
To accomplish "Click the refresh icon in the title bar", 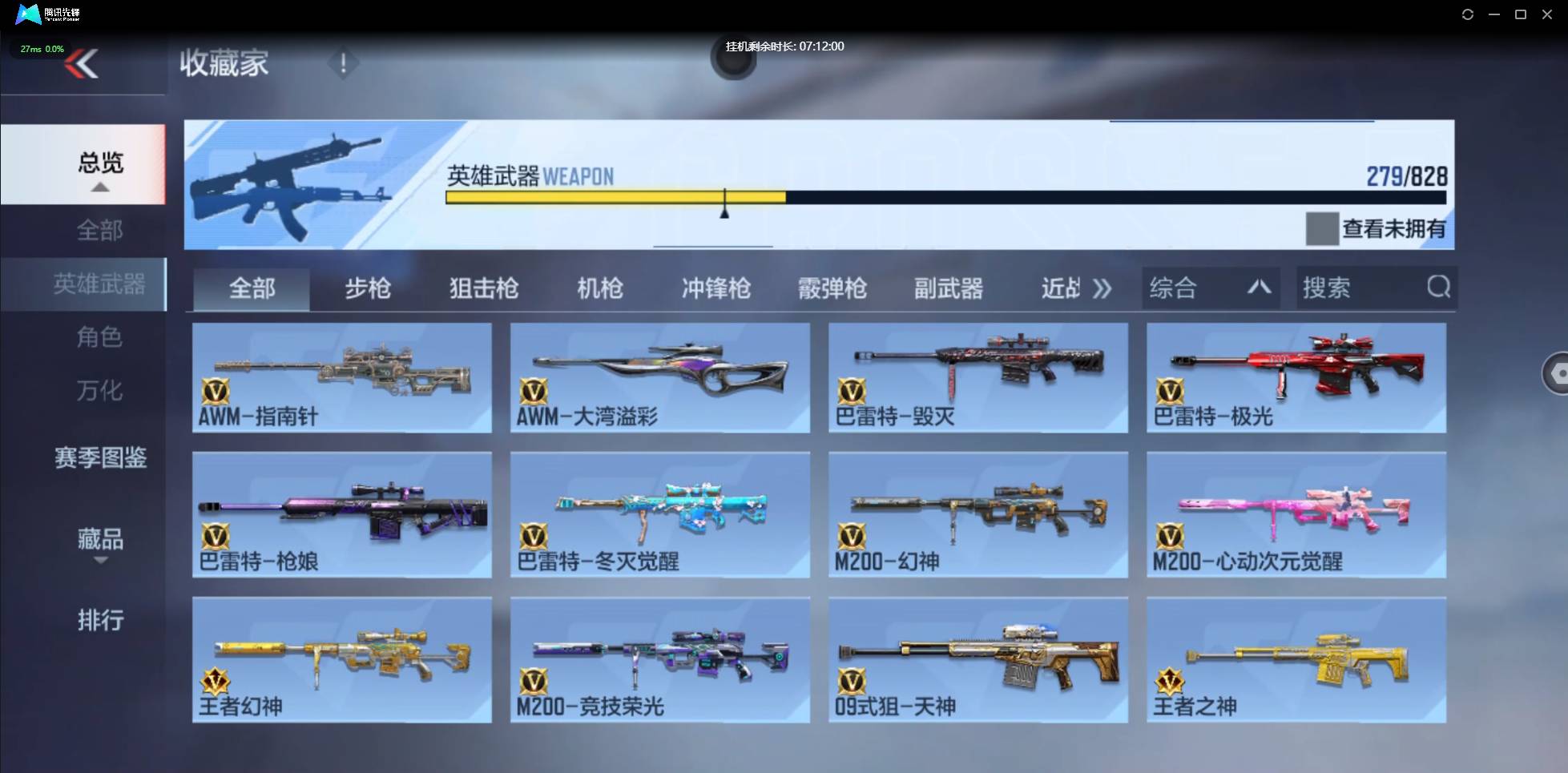I will [x=1467, y=14].
